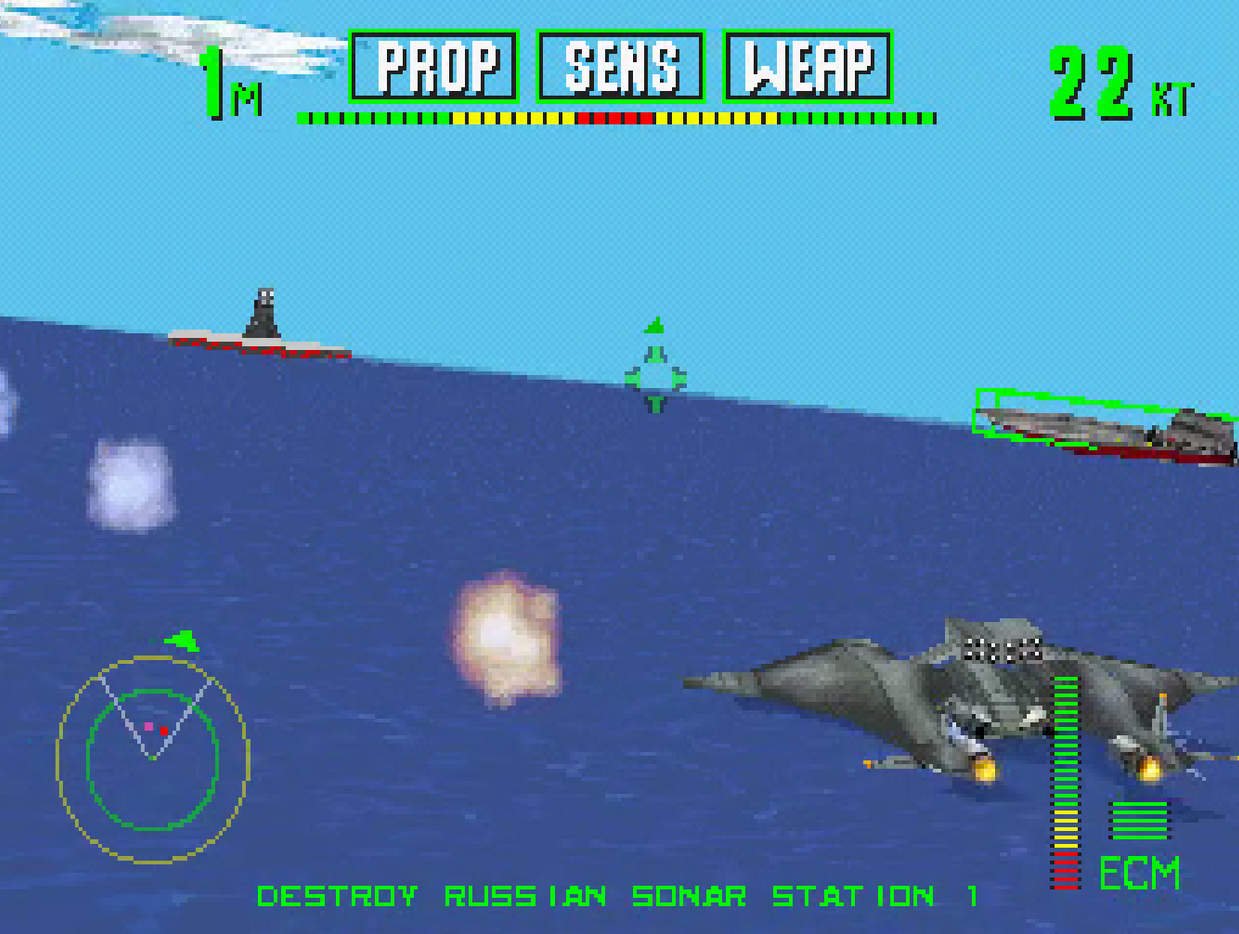The height and width of the screenshot is (934, 1239).
Task: Select the PROP status box
Action: (433, 66)
